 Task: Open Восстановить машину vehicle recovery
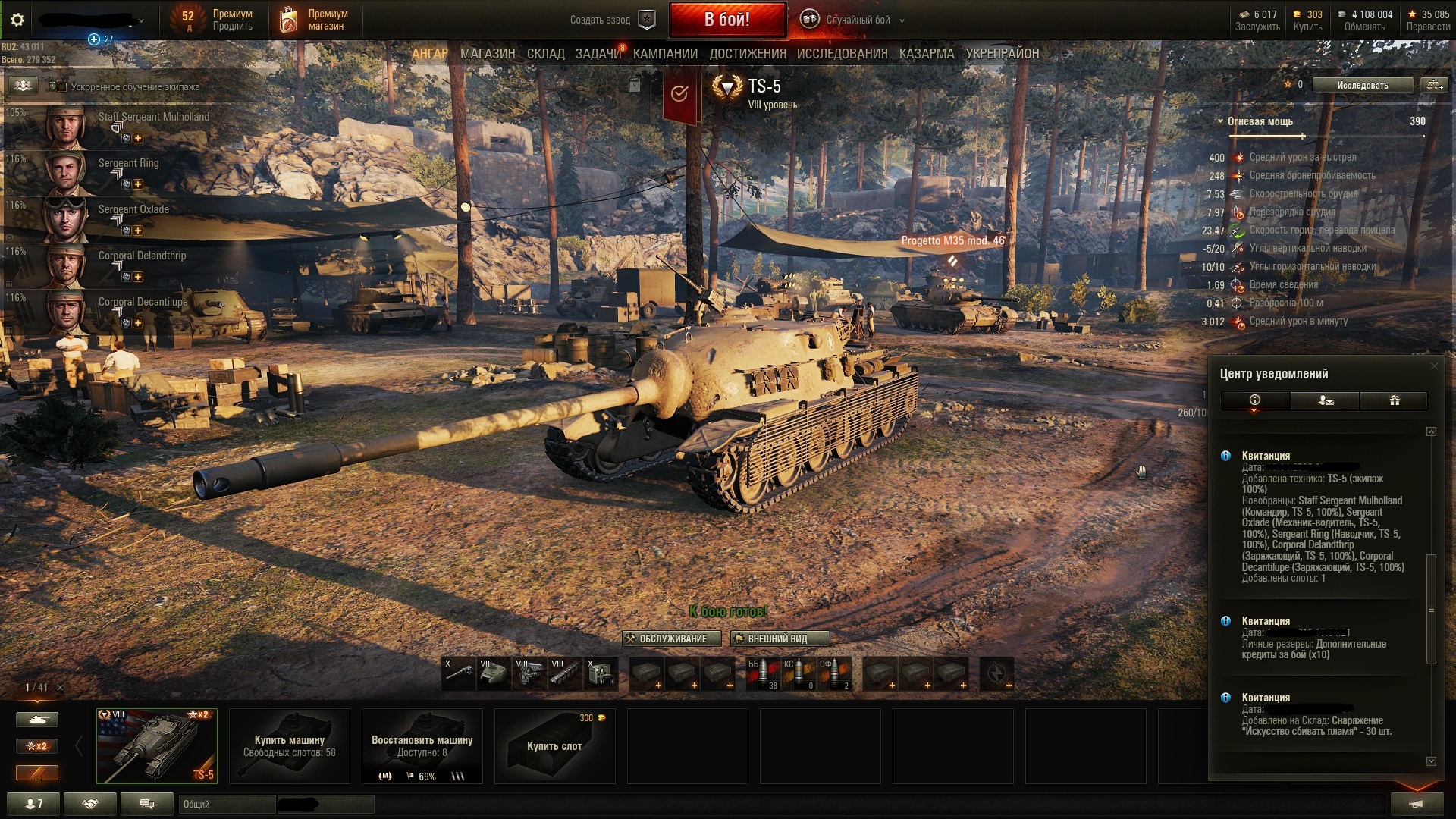(x=422, y=746)
